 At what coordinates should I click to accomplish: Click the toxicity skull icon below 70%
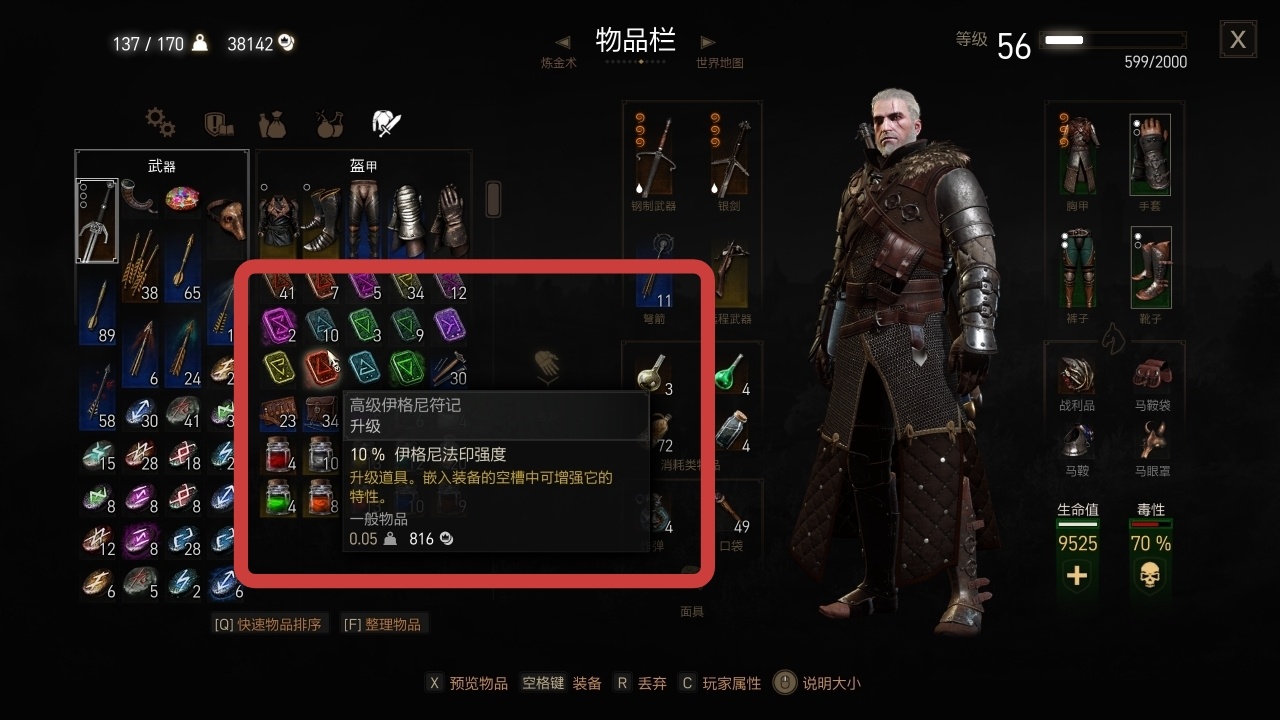coord(1149,577)
